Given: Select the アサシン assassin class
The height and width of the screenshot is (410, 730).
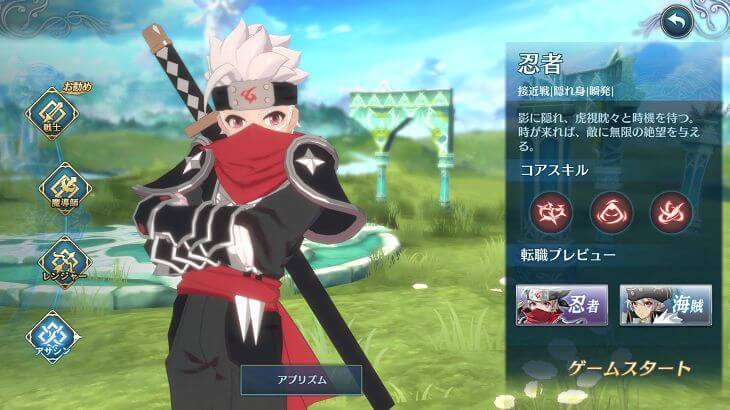Looking at the screenshot, I should (52, 336).
